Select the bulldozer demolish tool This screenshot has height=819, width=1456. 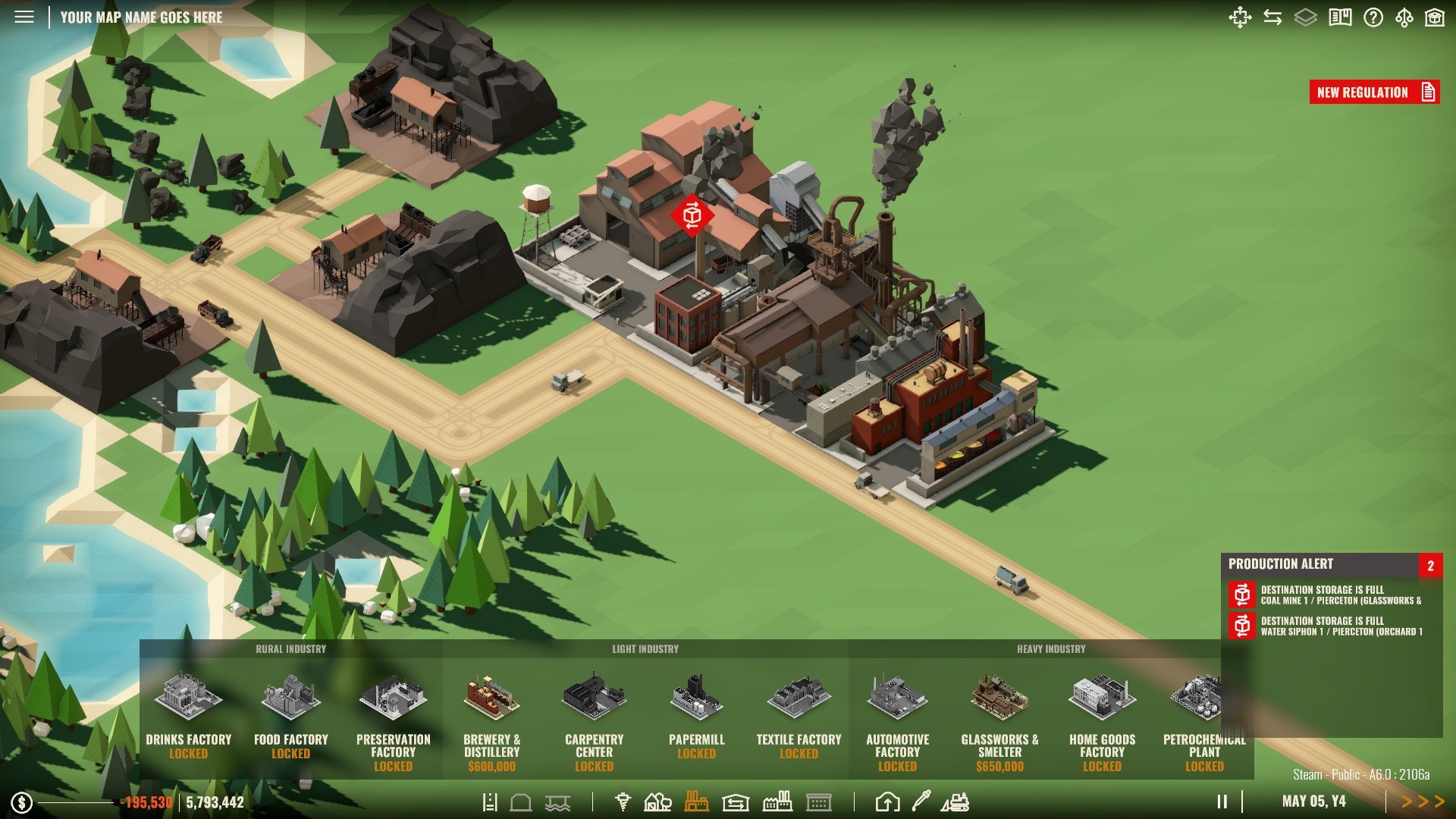click(955, 802)
